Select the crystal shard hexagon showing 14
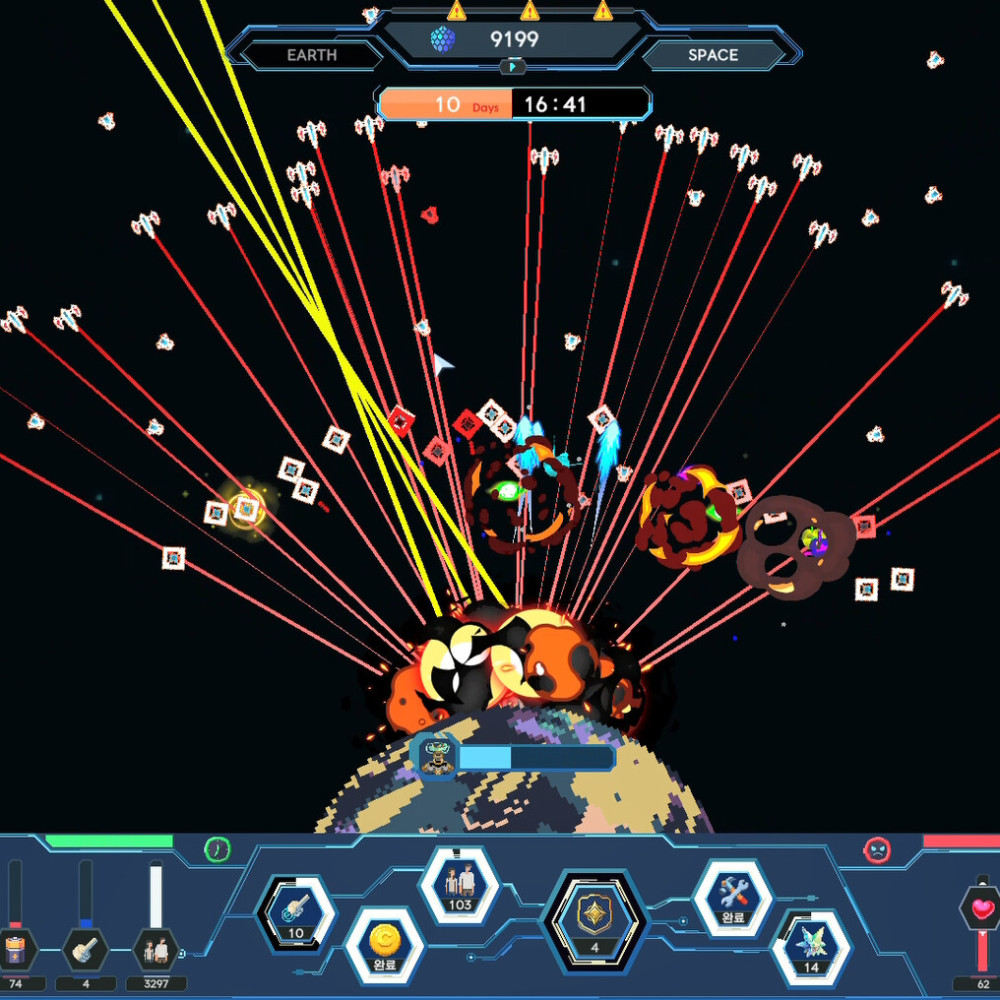 [811, 946]
